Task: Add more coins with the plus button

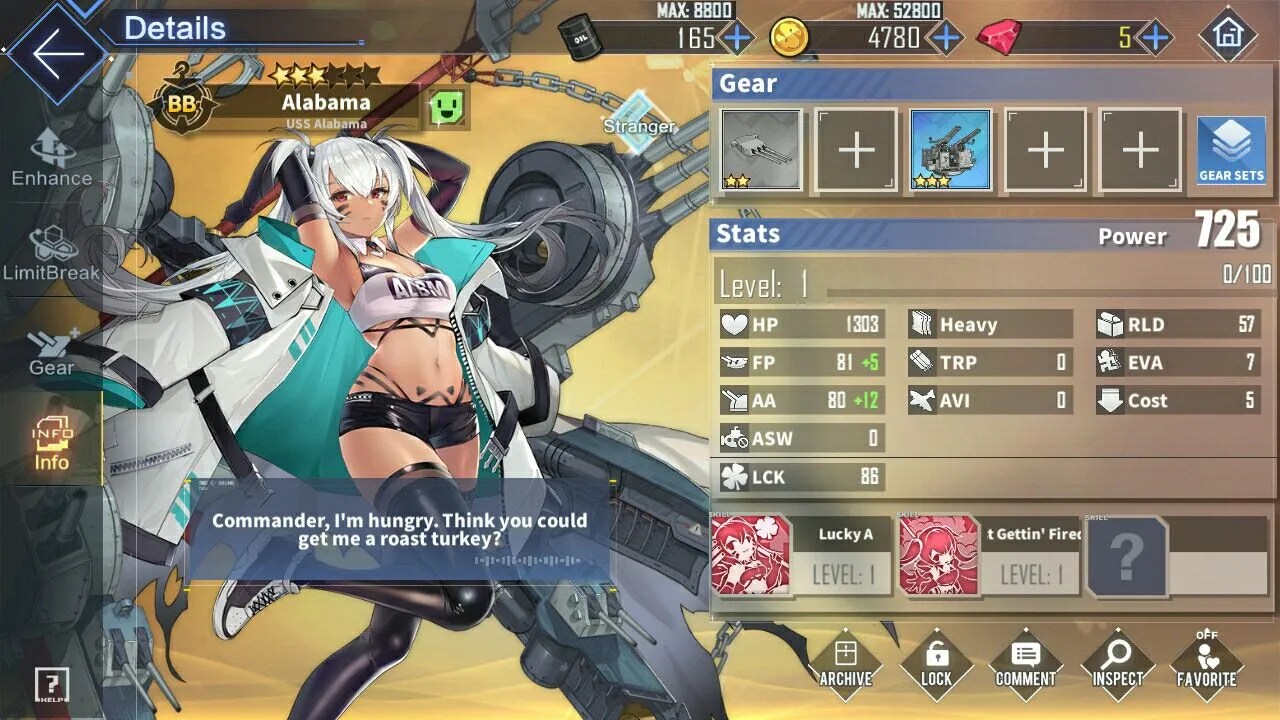Action: (x=944, y=38)
